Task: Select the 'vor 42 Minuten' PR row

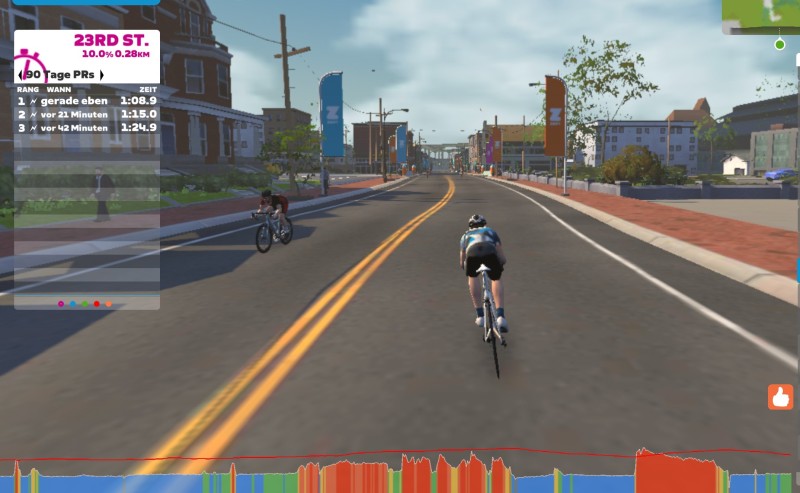Action: coord(87,127)
